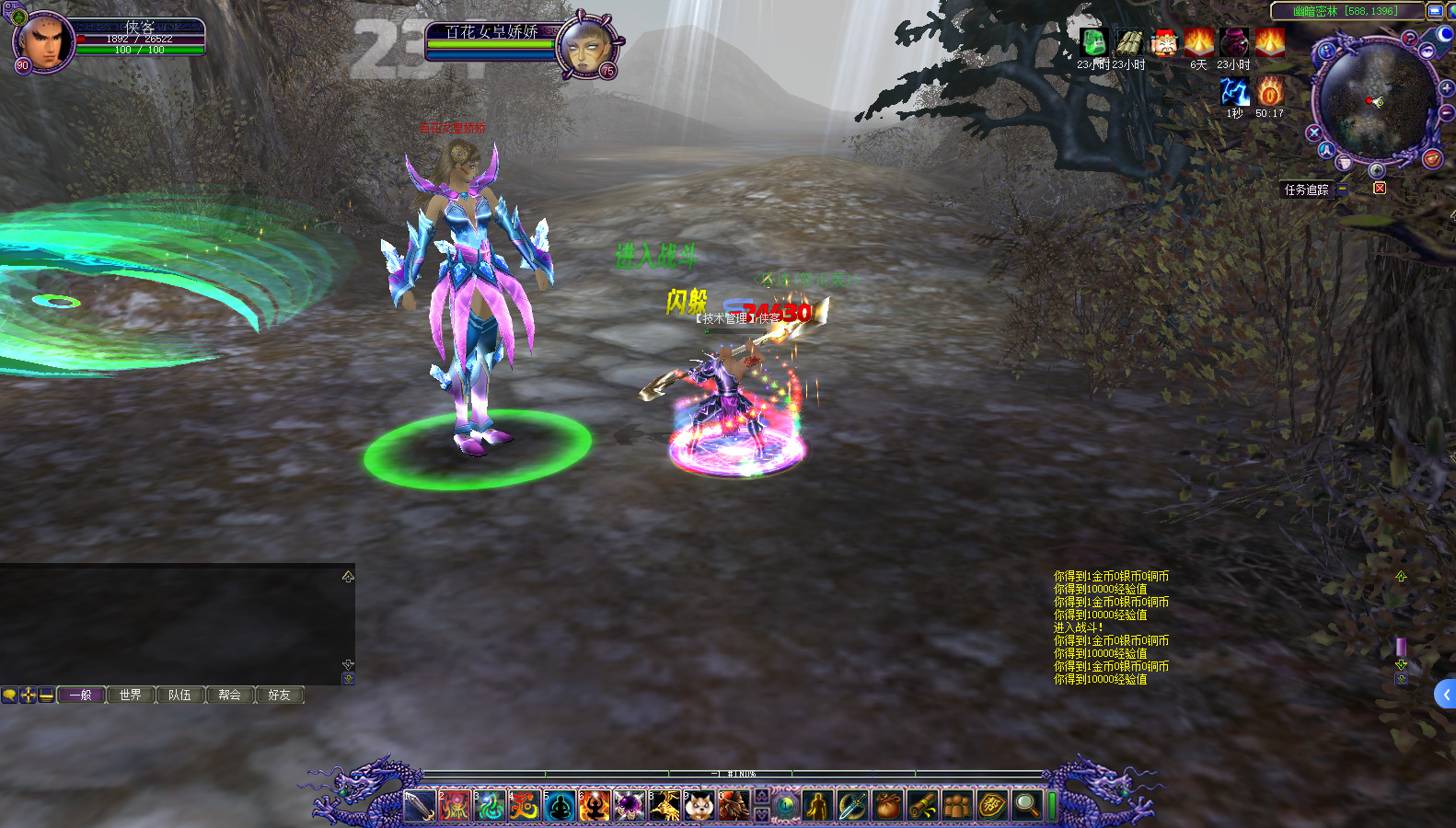
Task: Switch to the 世界 chat tab
Action: (131, 695)
